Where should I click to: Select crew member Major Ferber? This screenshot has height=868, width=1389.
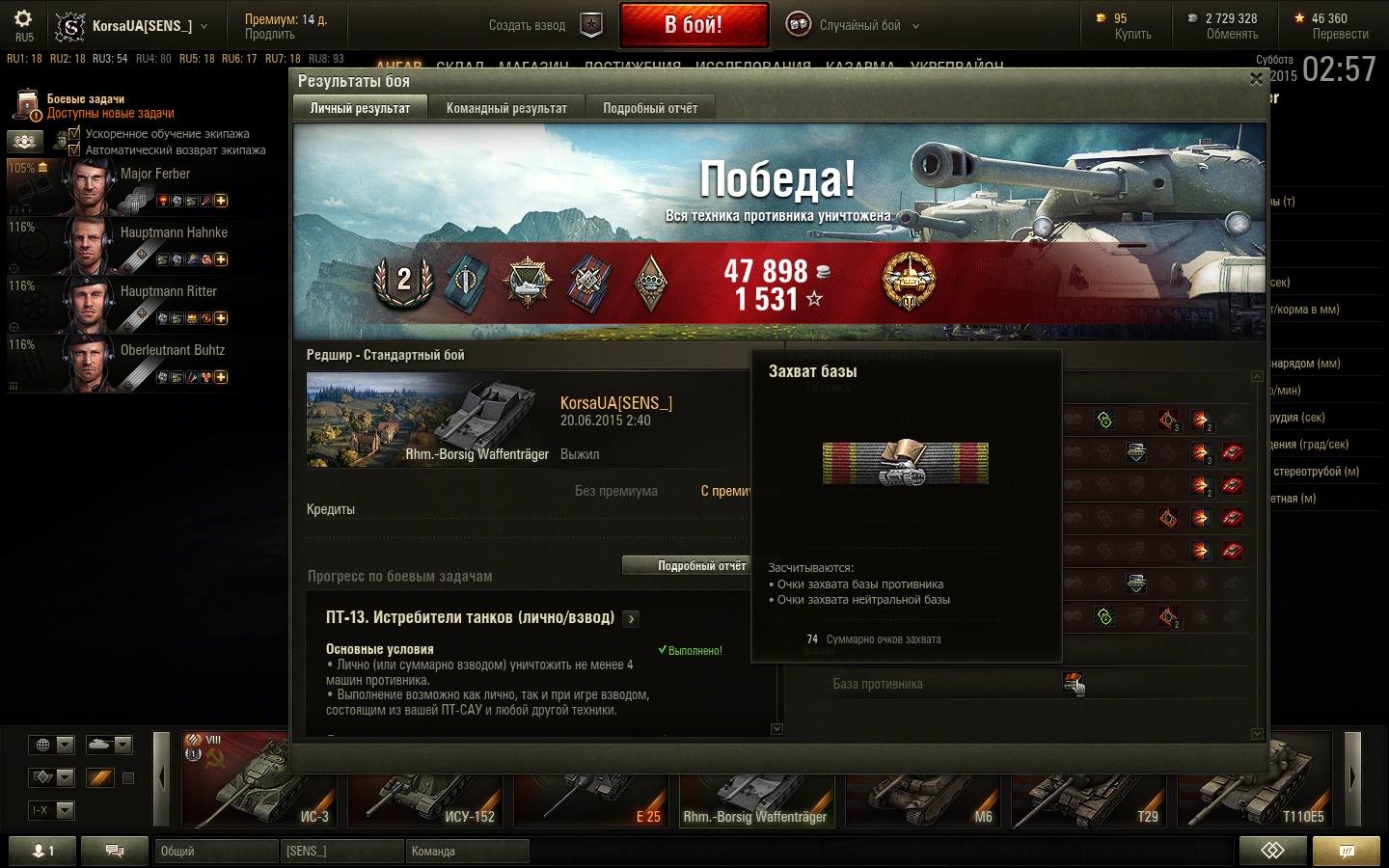(154, 174)
